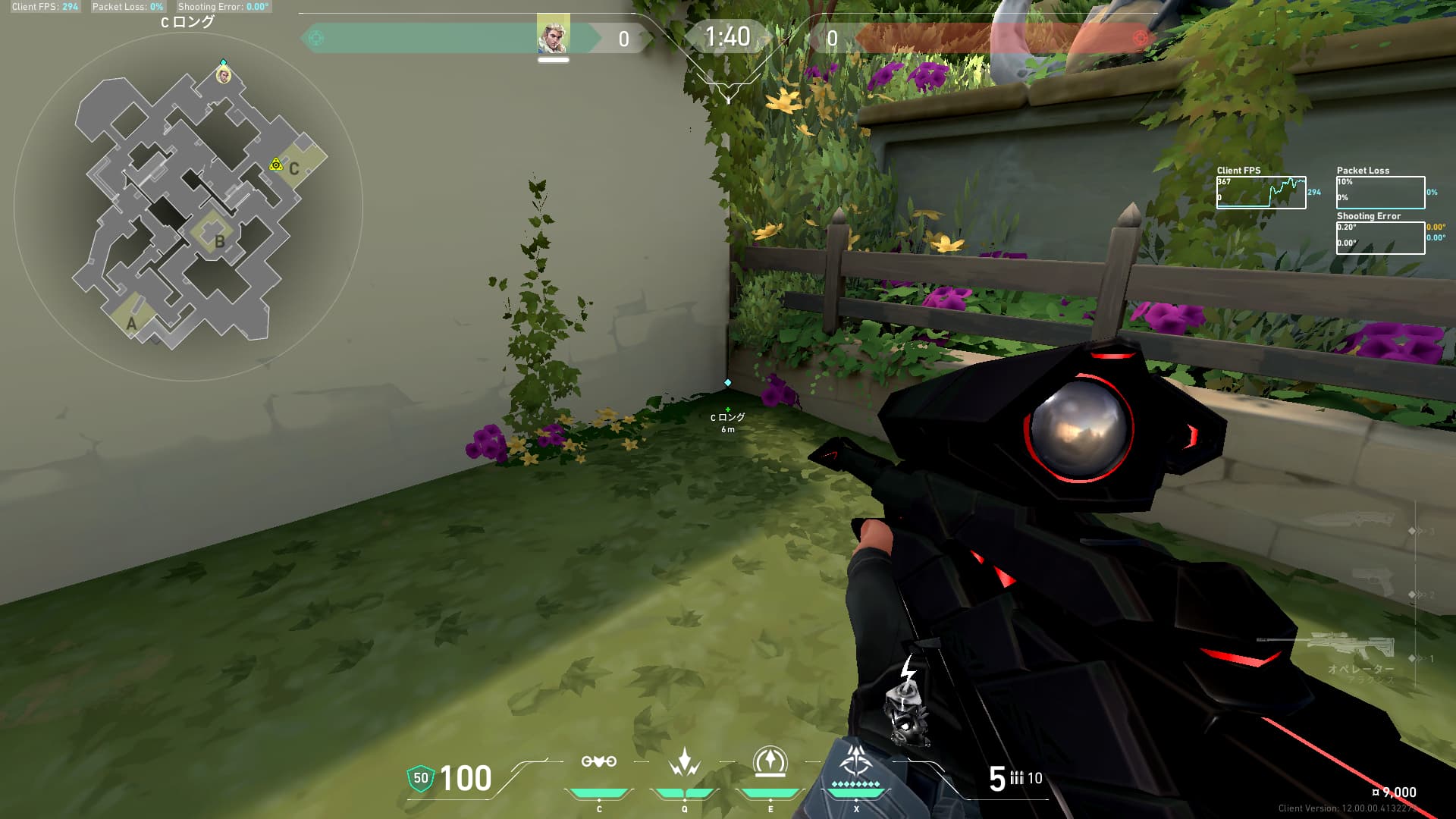Switch to the pistol sidearm slot
The height and width of the screenshot is (819, 1456).
[x=1374, y=582]
